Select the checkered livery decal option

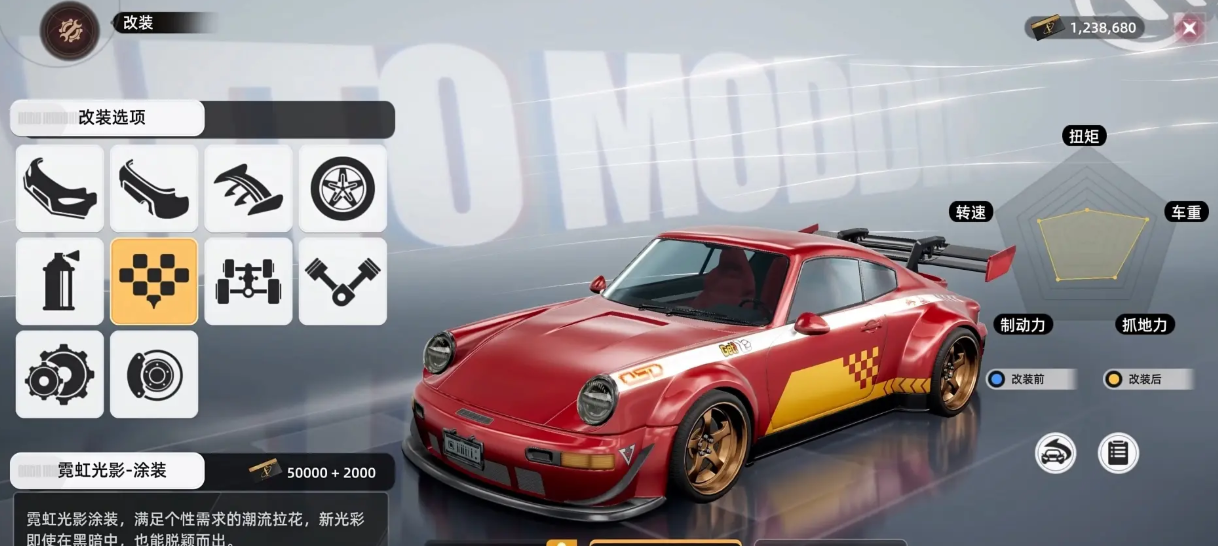(x=154, y=282)
